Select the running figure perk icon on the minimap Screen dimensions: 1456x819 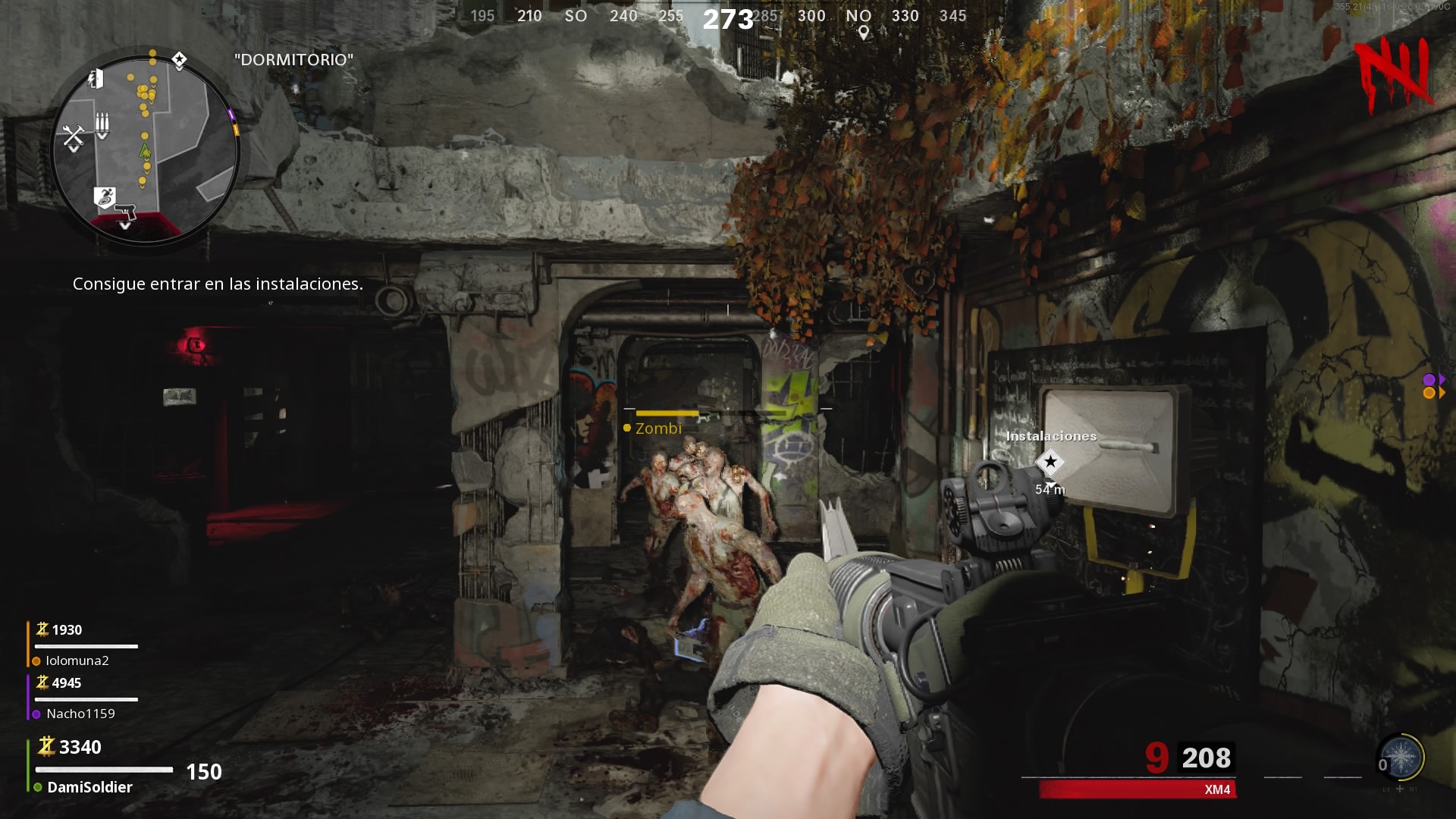coord(105,196)
